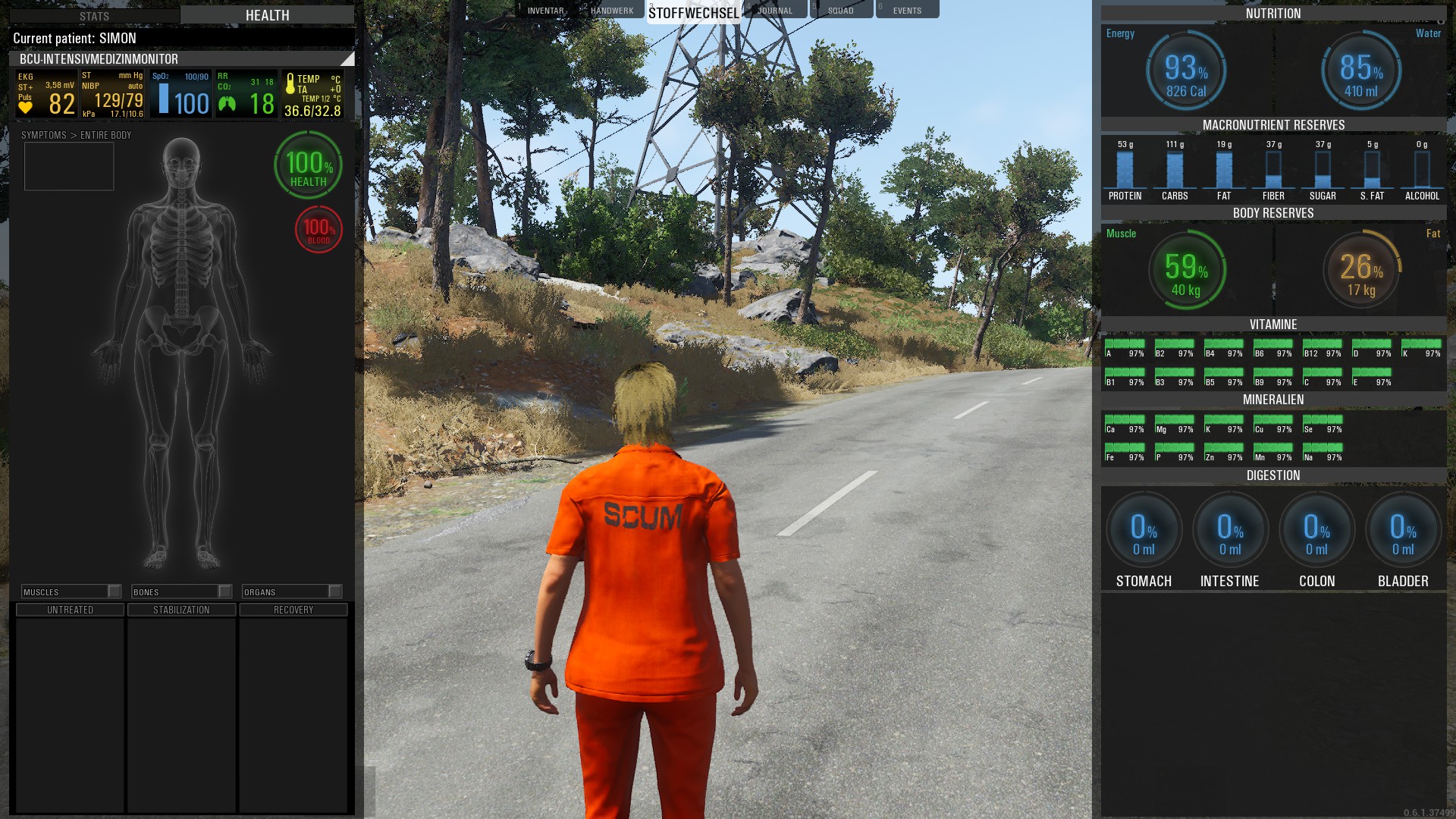1456x819 pixels.
Task: Open the Events tab
Action: (x=907, y=11)
